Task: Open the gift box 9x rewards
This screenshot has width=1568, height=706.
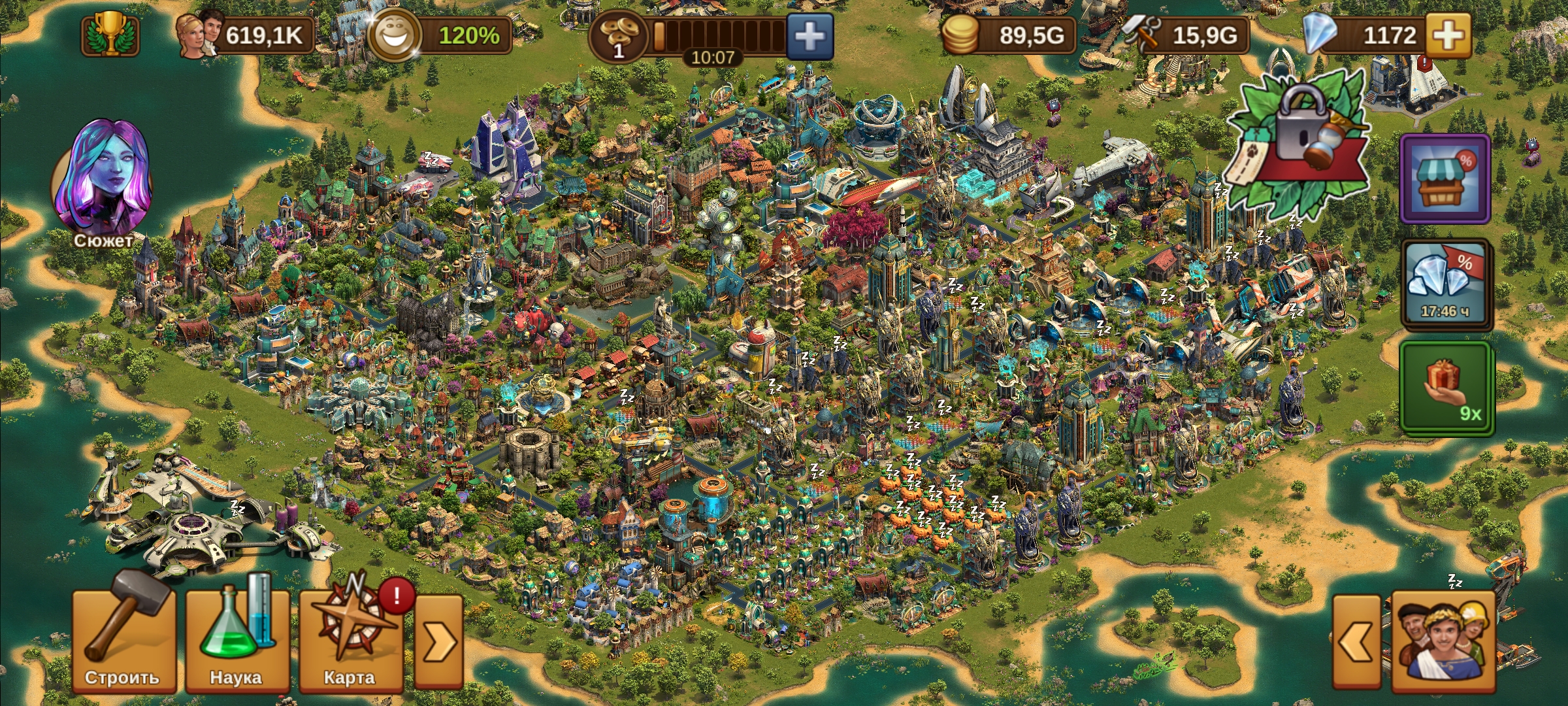Action: pyautogui.click(x=1446, y=387)
